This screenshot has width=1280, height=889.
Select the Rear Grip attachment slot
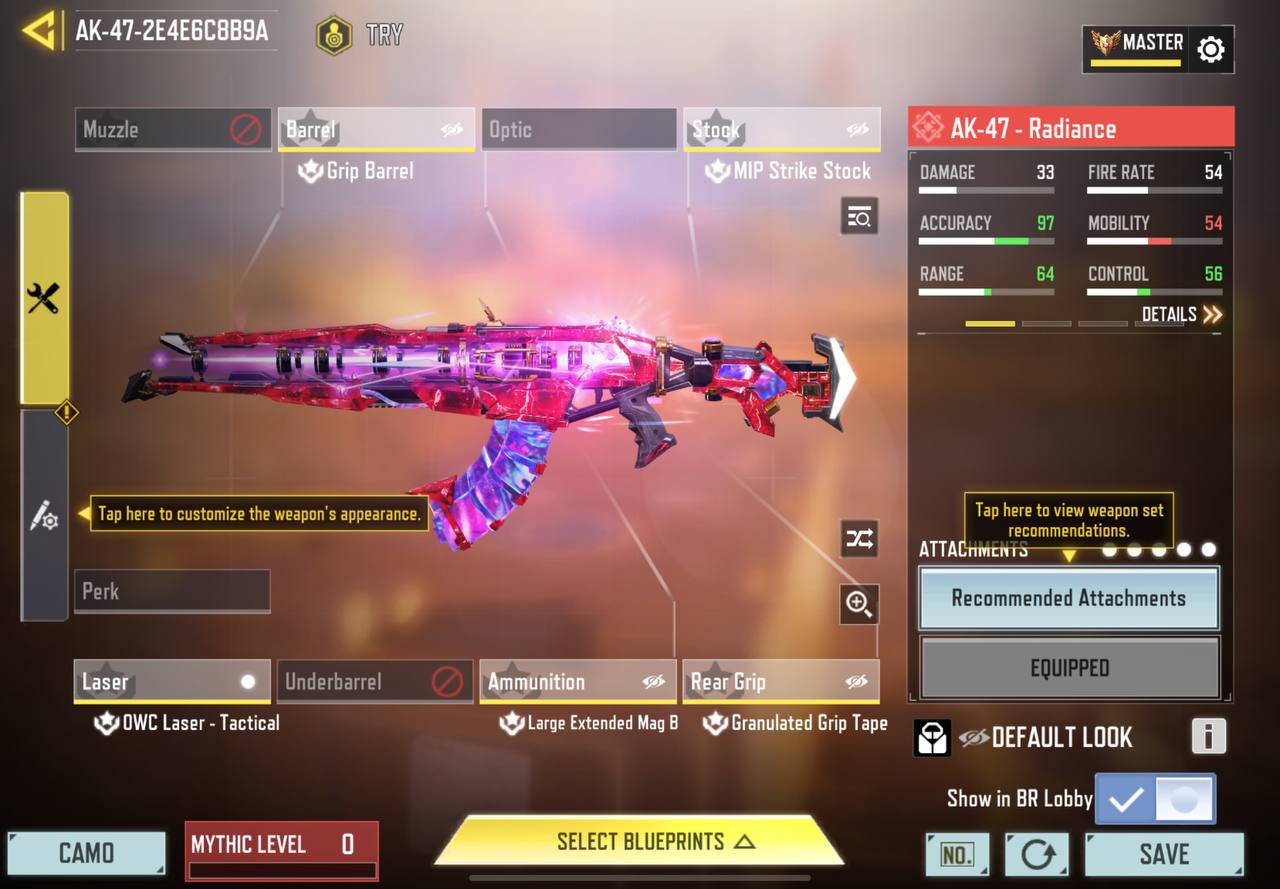point(780,682)
